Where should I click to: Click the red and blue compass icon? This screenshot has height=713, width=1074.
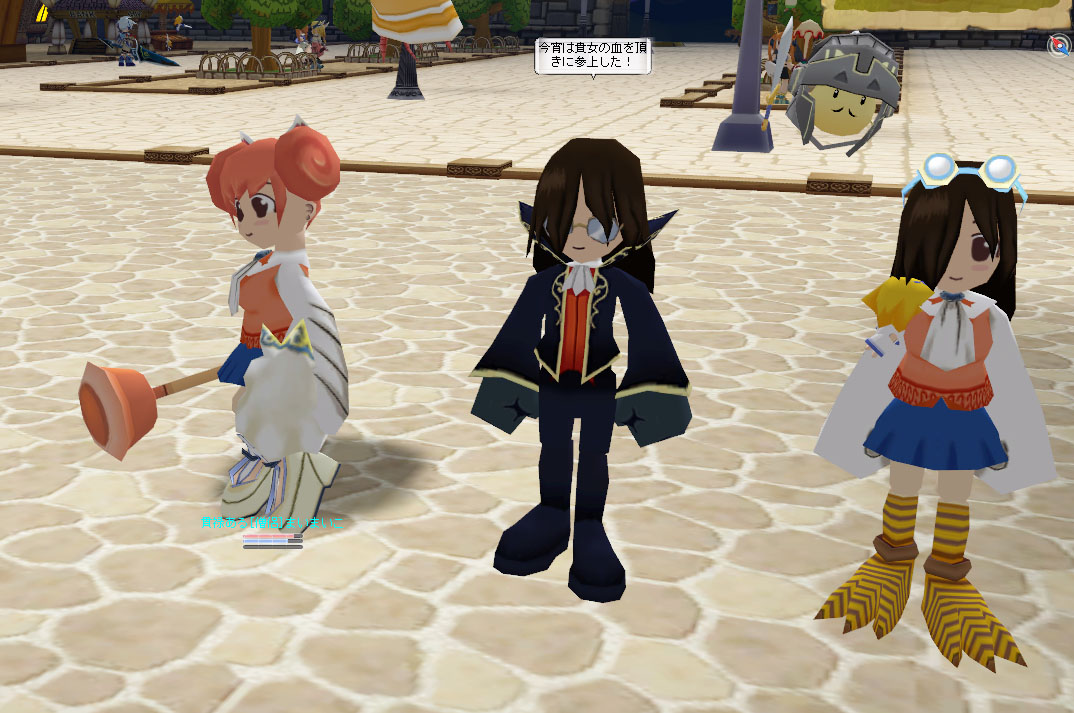point(1058,44)
